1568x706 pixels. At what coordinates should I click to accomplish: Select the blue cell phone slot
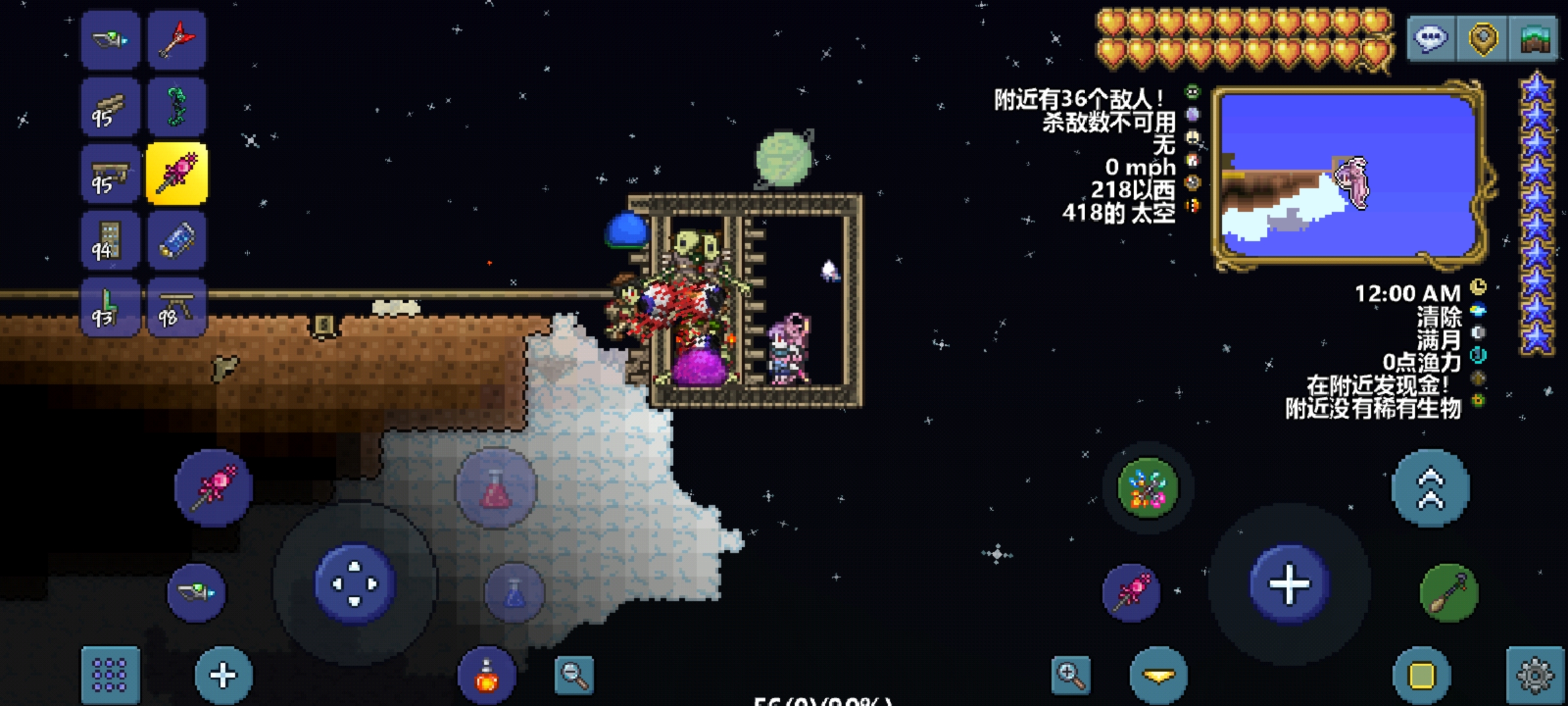point(176,241)
